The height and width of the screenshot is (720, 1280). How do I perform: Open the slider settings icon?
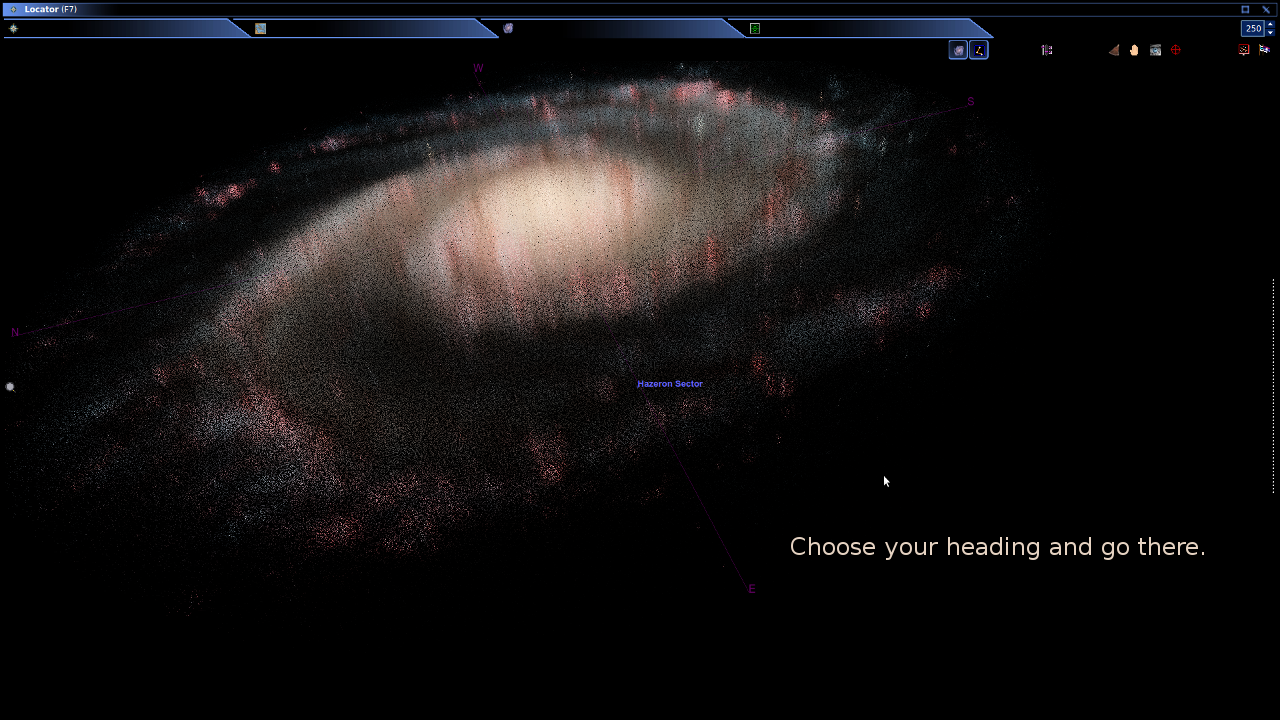[1047, 50]
